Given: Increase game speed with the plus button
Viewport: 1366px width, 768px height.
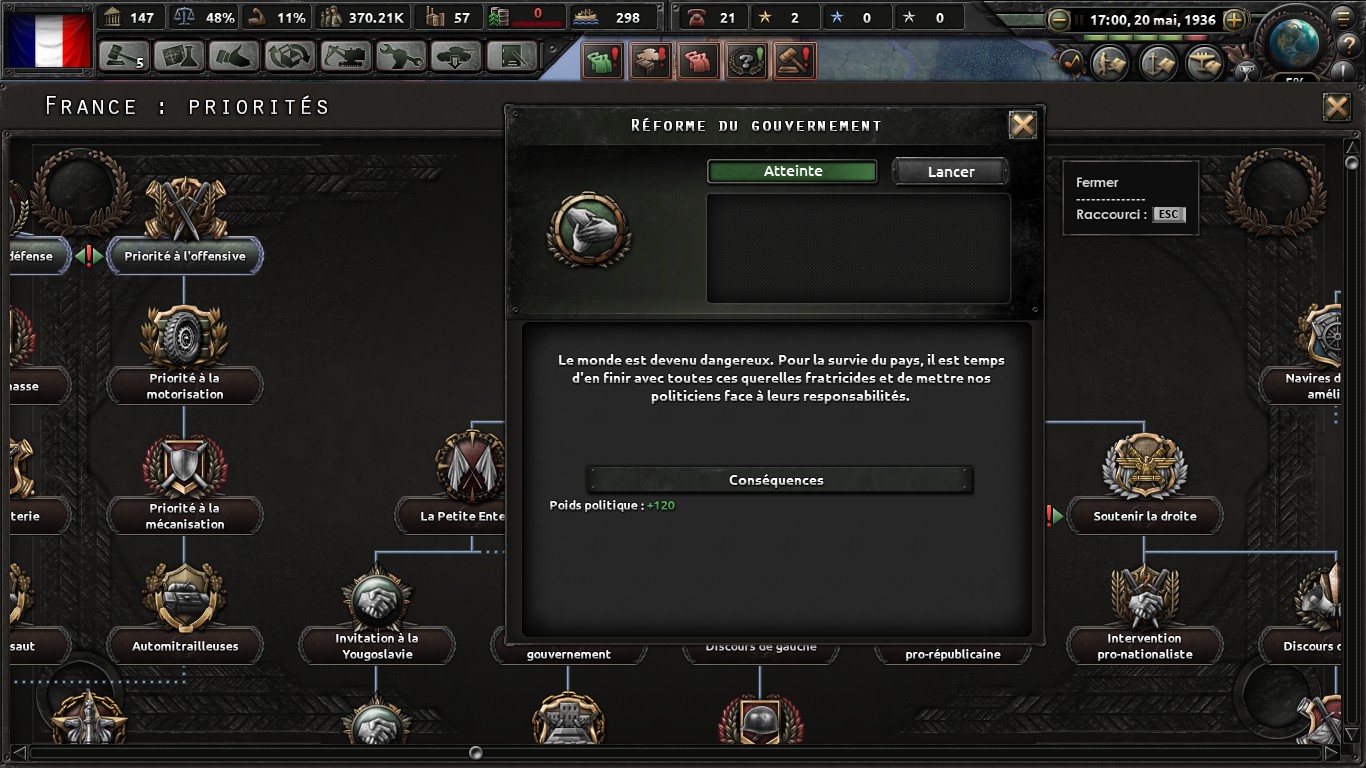Looking at the screenshot, I should coord(1234,19).
